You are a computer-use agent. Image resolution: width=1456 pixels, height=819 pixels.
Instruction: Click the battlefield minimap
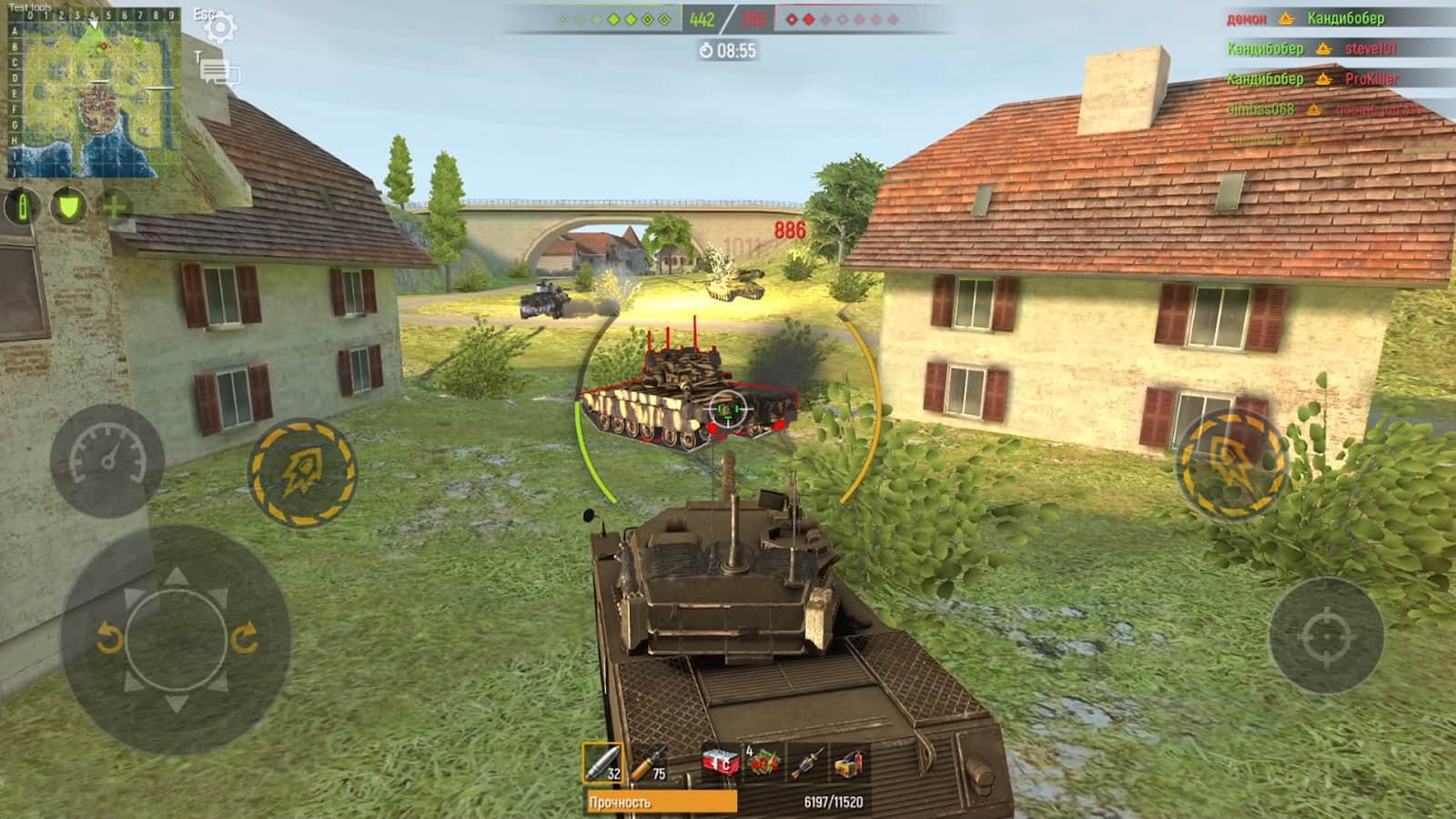[x=93, y=96]
